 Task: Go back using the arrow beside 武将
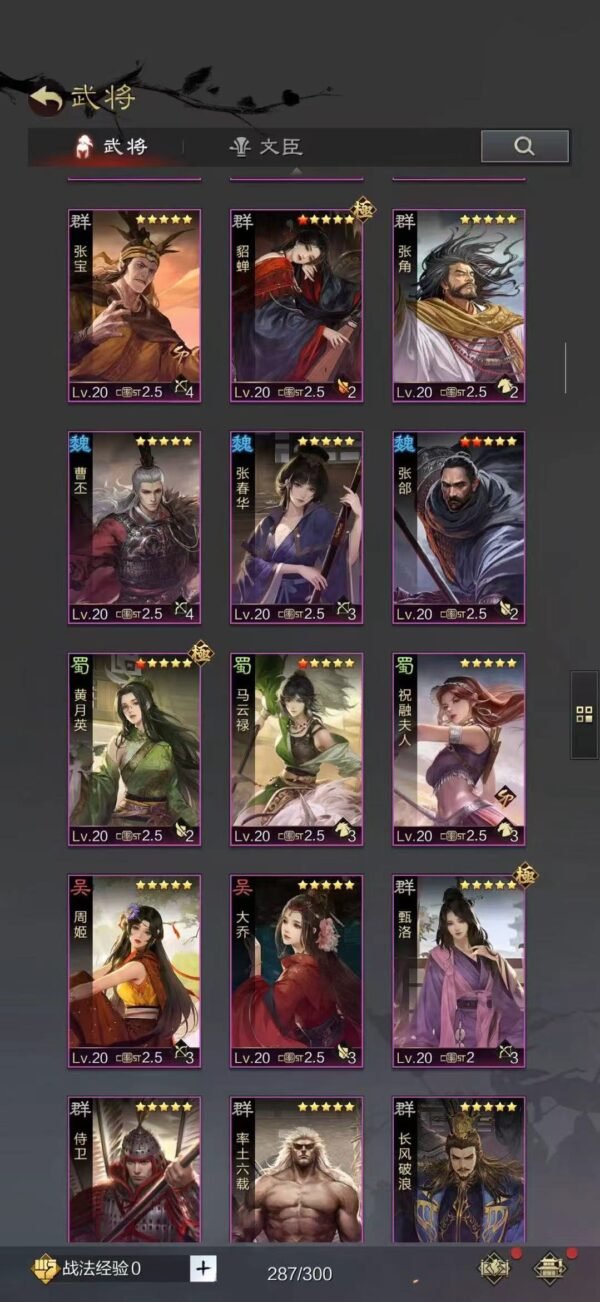[x=46, y=97]
